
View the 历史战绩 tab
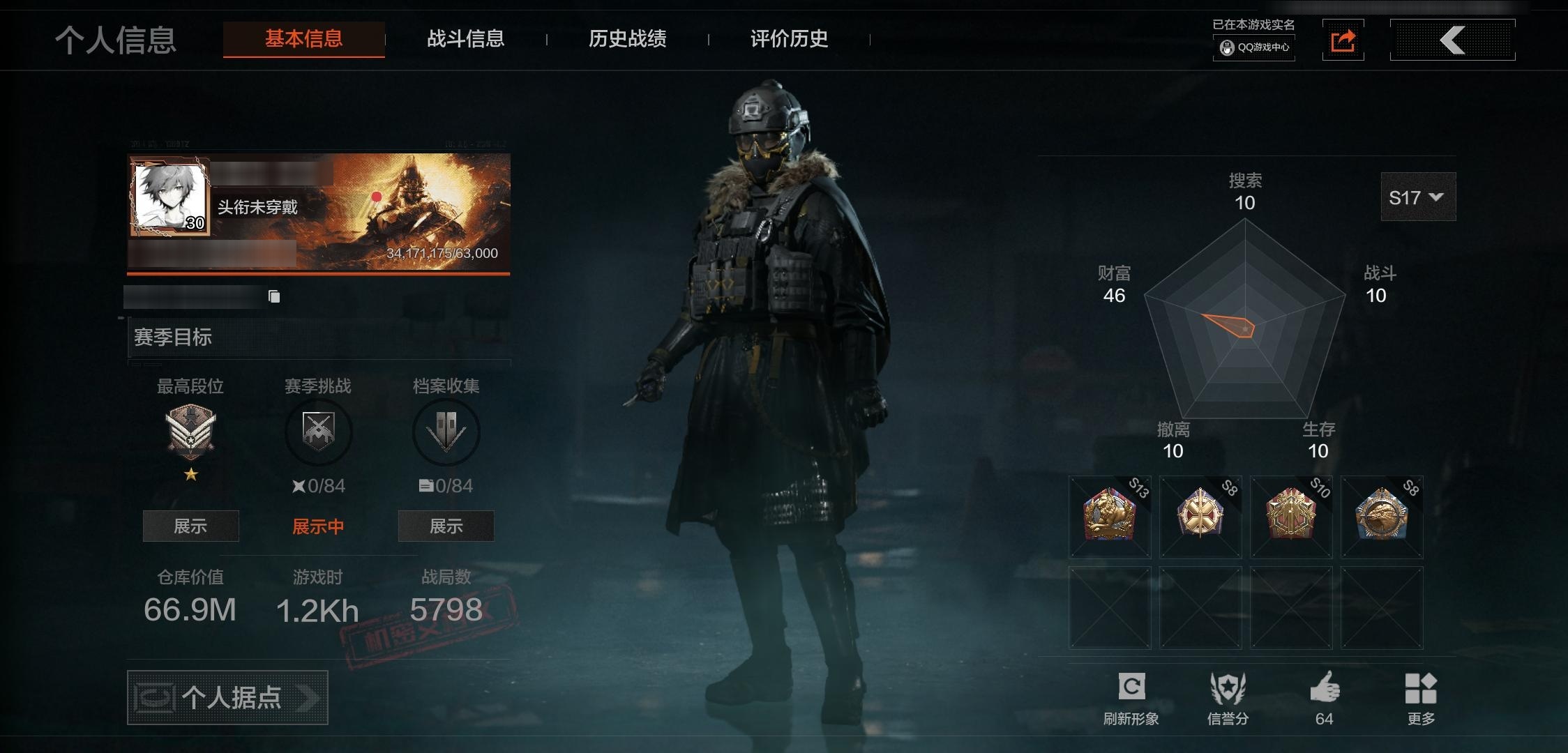click(627, 39)
